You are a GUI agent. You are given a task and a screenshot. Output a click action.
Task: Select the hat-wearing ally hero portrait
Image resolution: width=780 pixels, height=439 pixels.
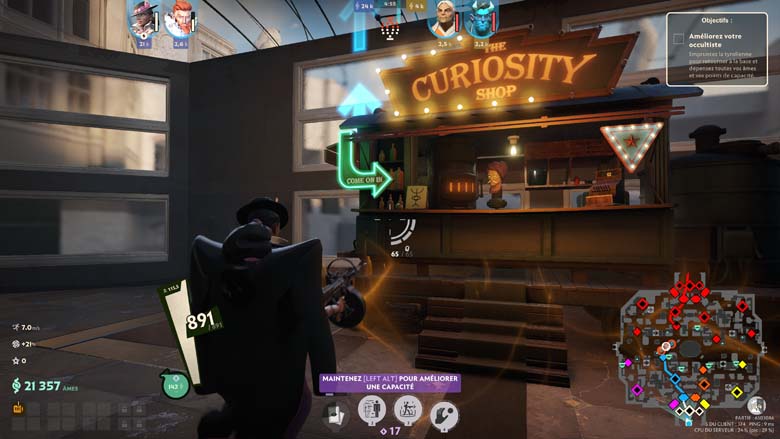[144, 20]
